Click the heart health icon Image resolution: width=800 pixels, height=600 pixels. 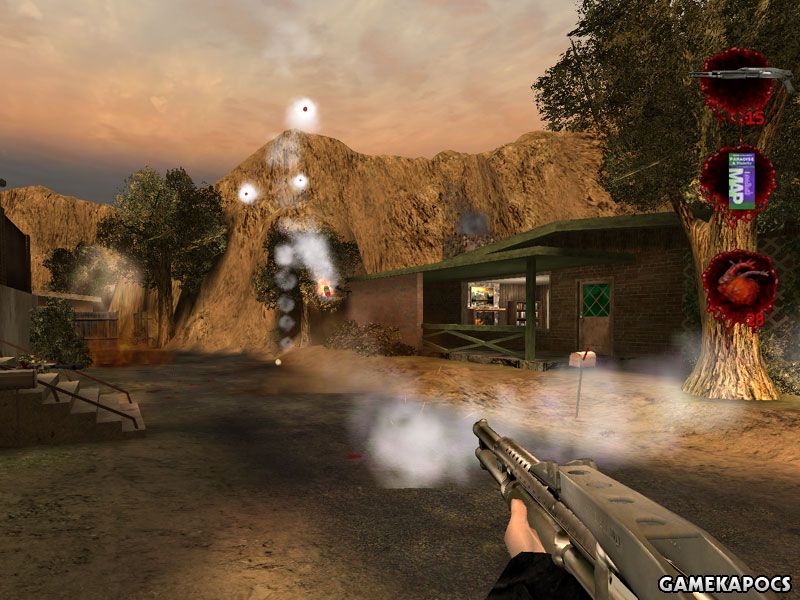[x=738, y=283]
